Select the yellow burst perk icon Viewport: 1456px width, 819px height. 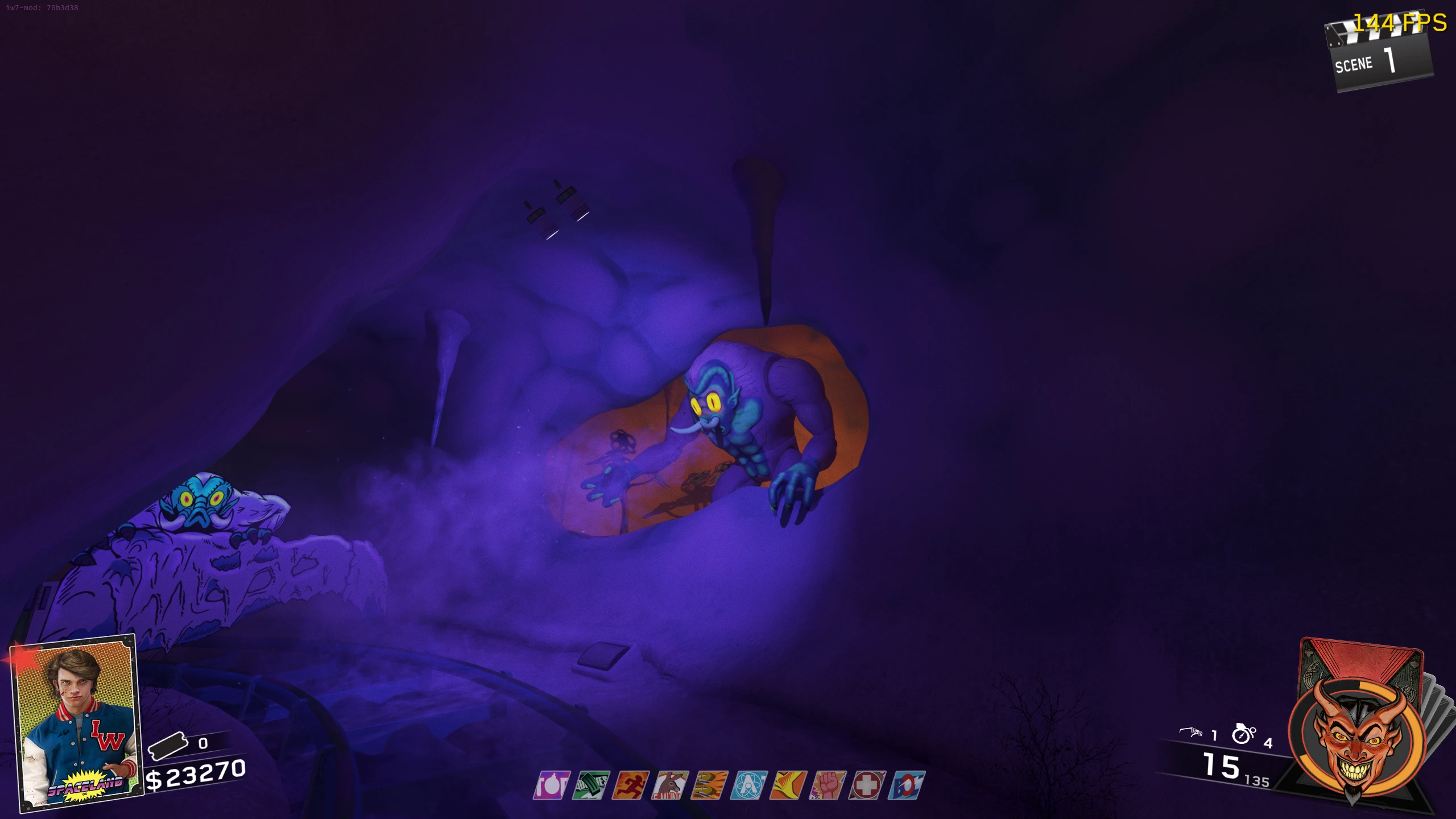(x=788, y=785)
